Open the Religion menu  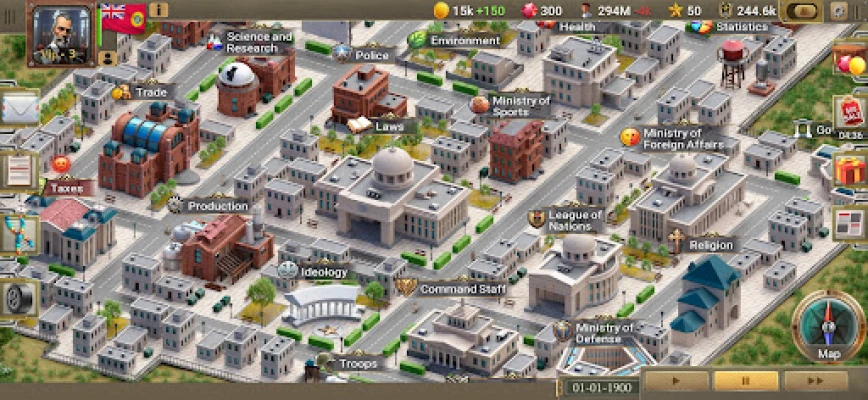tap(709, 244)
